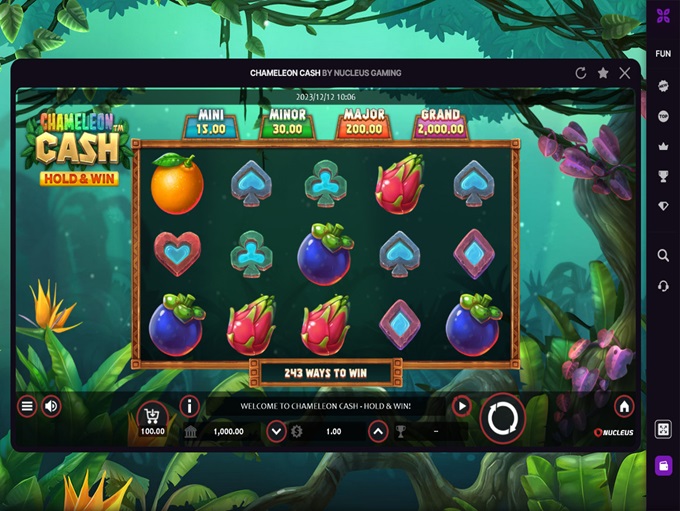Switch the FUN mode label in sidebar
Image resolution: width=680 pixels, height=511 pixels.
click(x=663, y=54)
